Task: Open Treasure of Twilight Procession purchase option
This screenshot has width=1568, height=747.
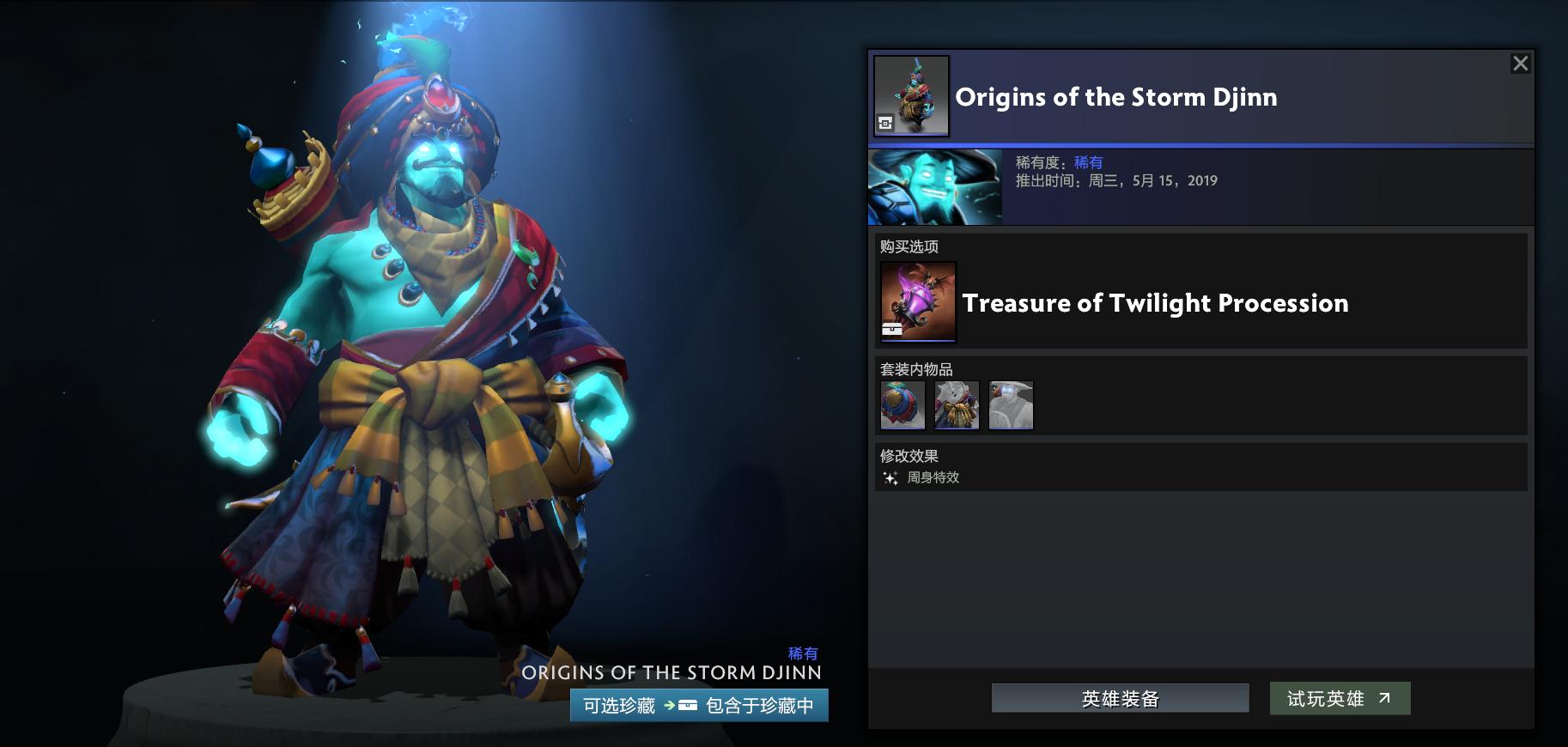Action: click(1155, 303)
